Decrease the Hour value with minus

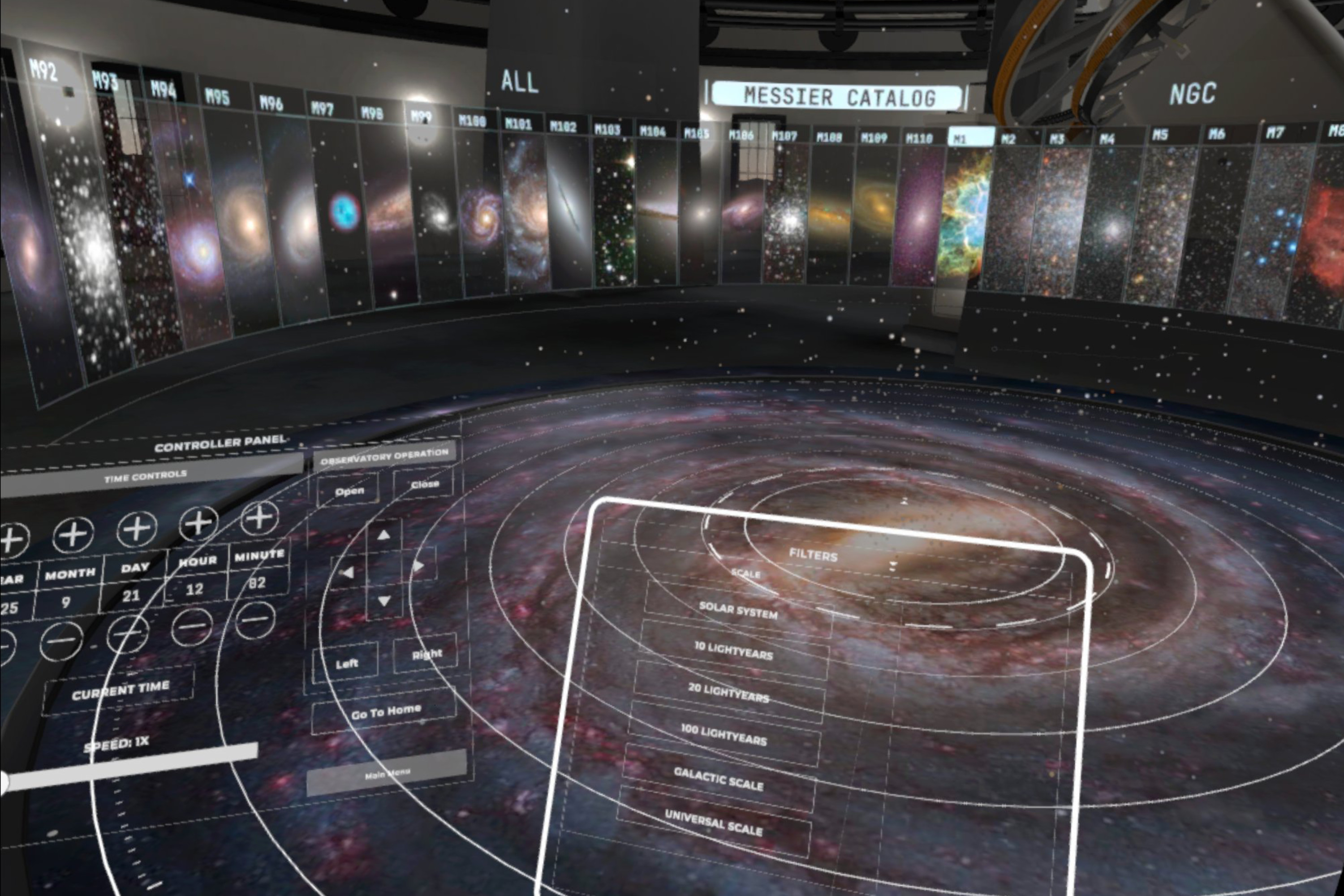(x=191, y=626)
